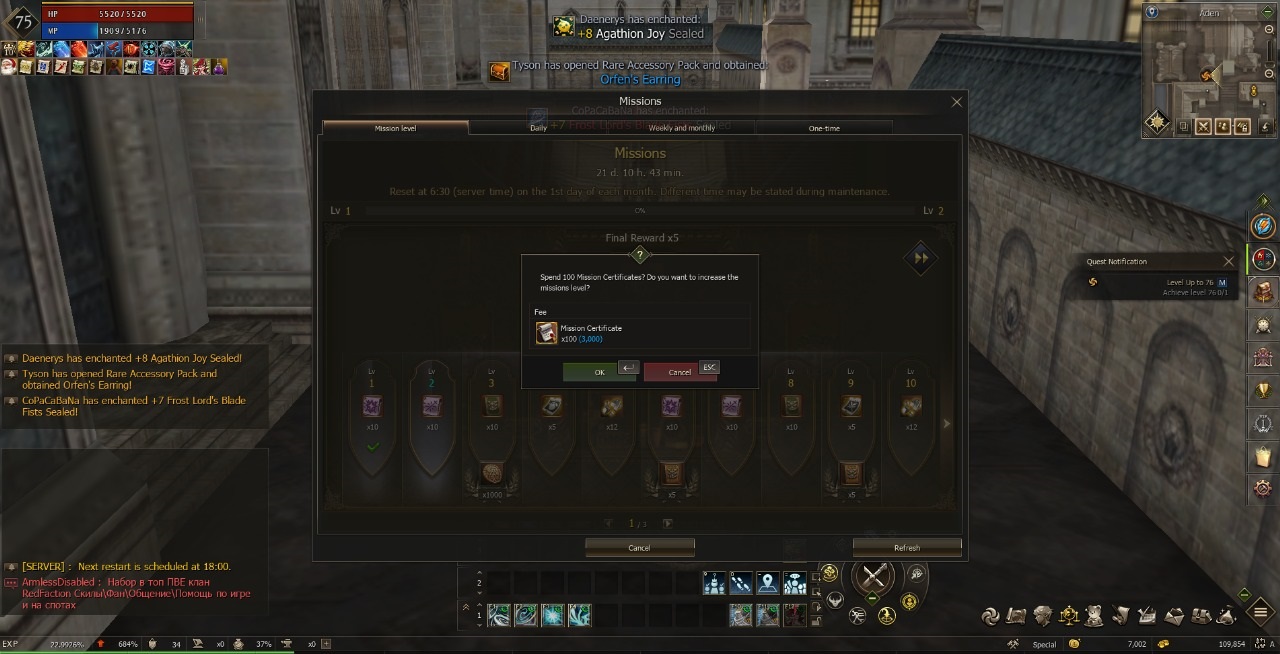
Task: Confirm spending certificates with OK
Action: pyautogui.click(x=599, y=372)
